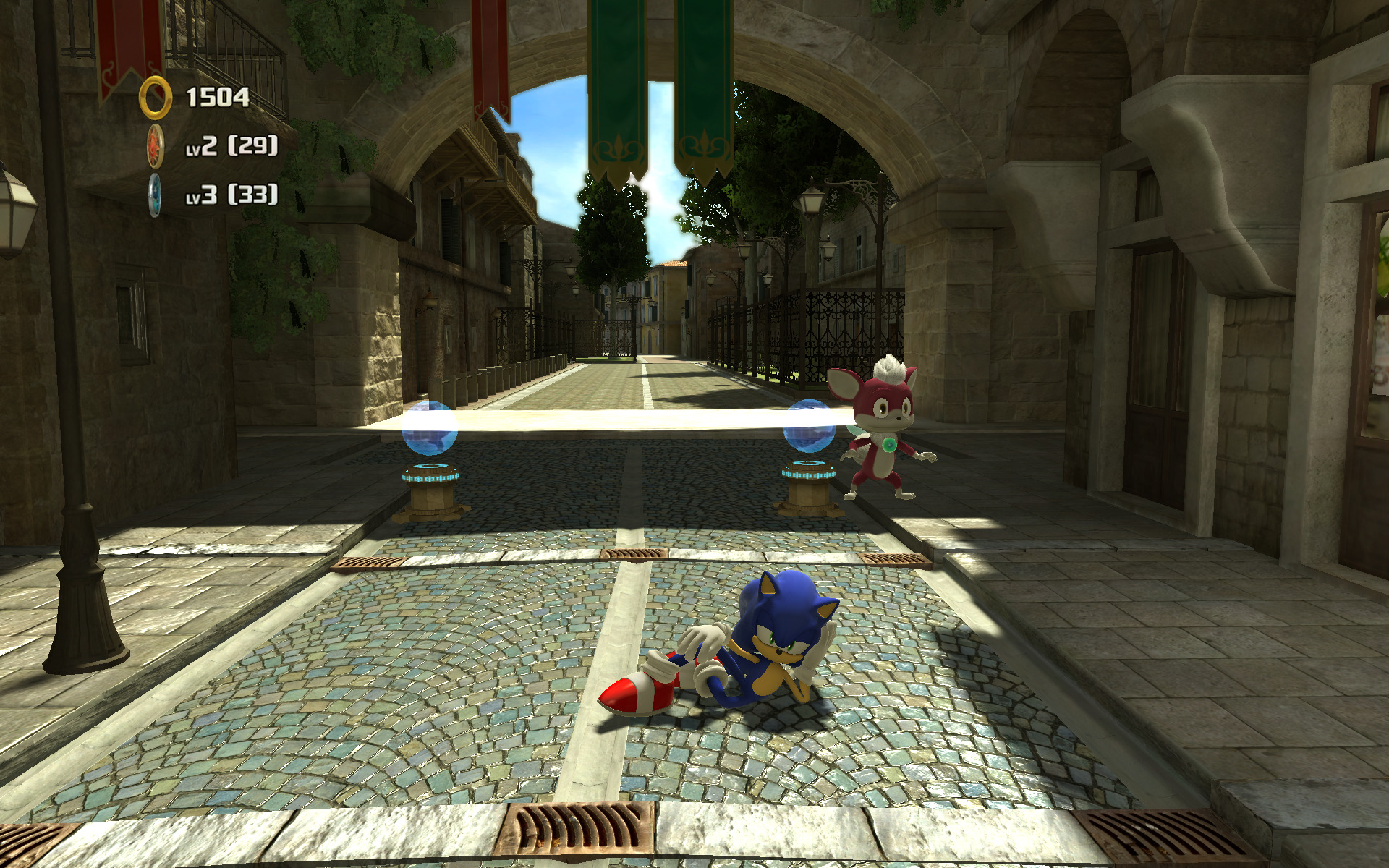Select the blue Moon Medal icon
Screen dimensions: 1389x868
tap(156, 195)
